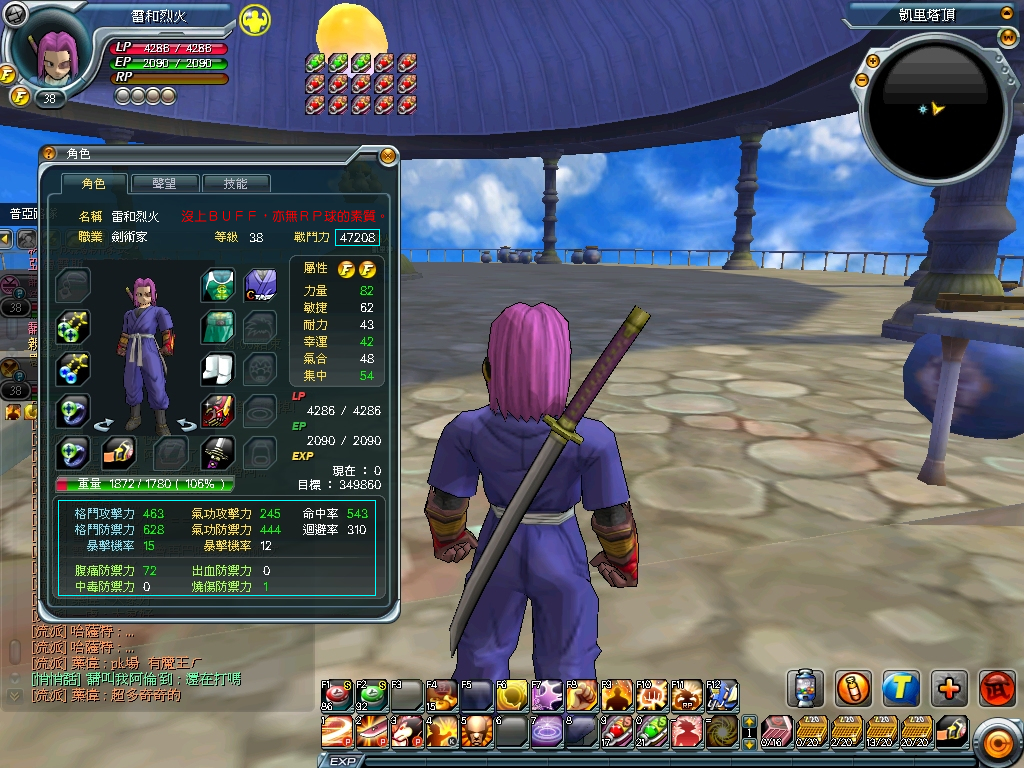Use the green capsule on F2 slot

373,694
